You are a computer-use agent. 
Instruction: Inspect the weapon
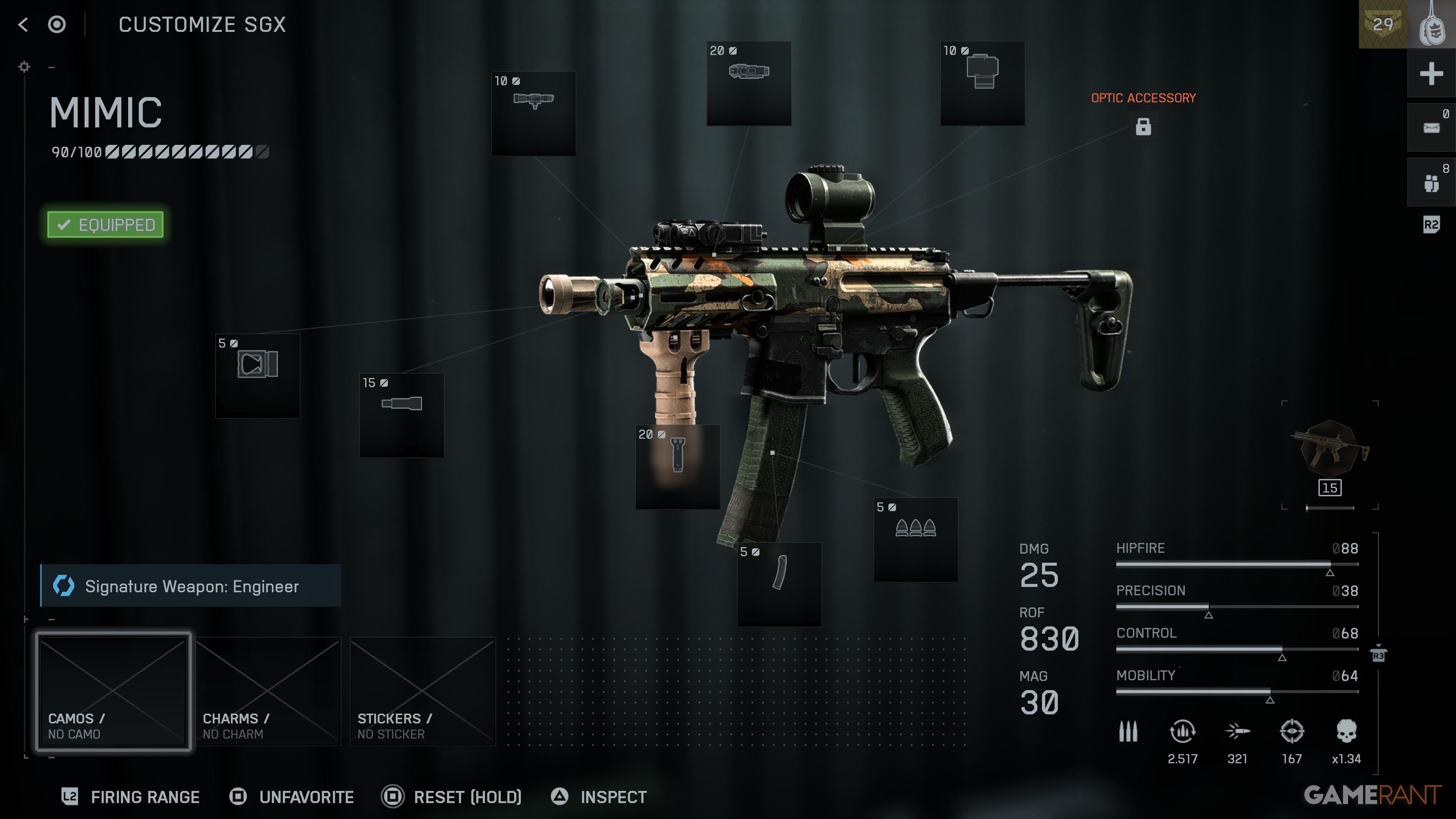599,797
